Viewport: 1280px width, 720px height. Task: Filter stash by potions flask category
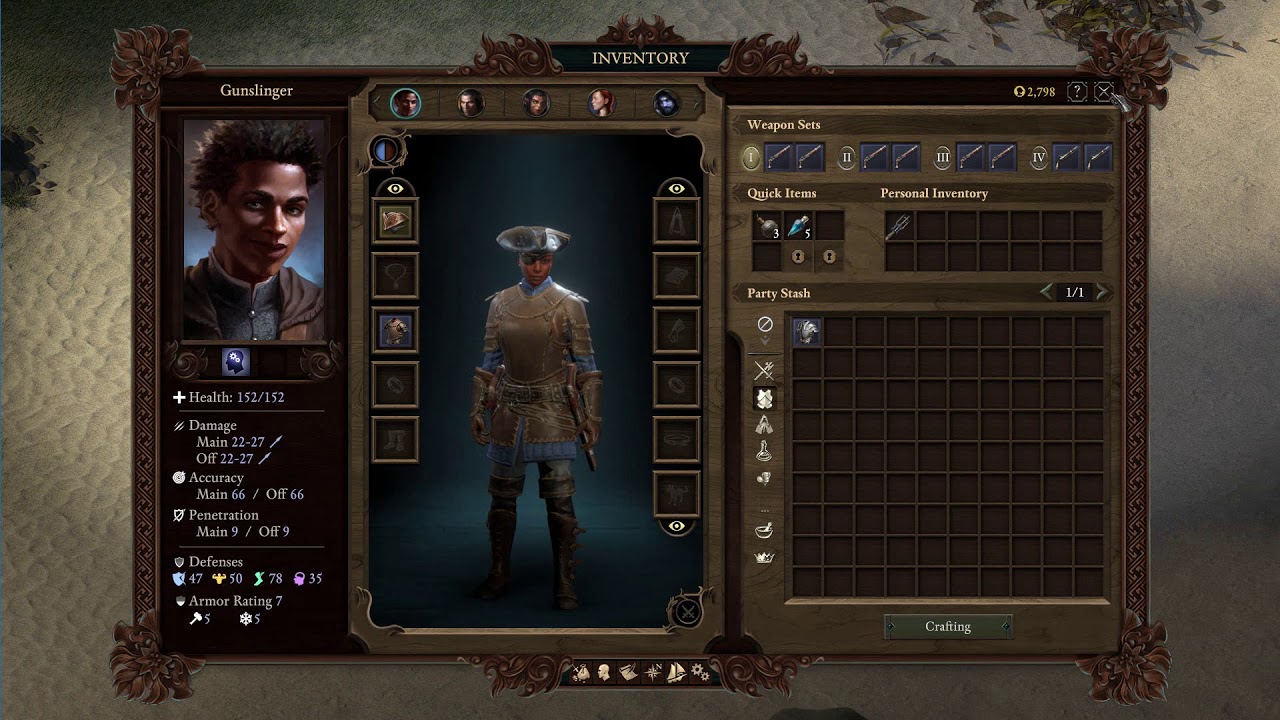[765, 452]
